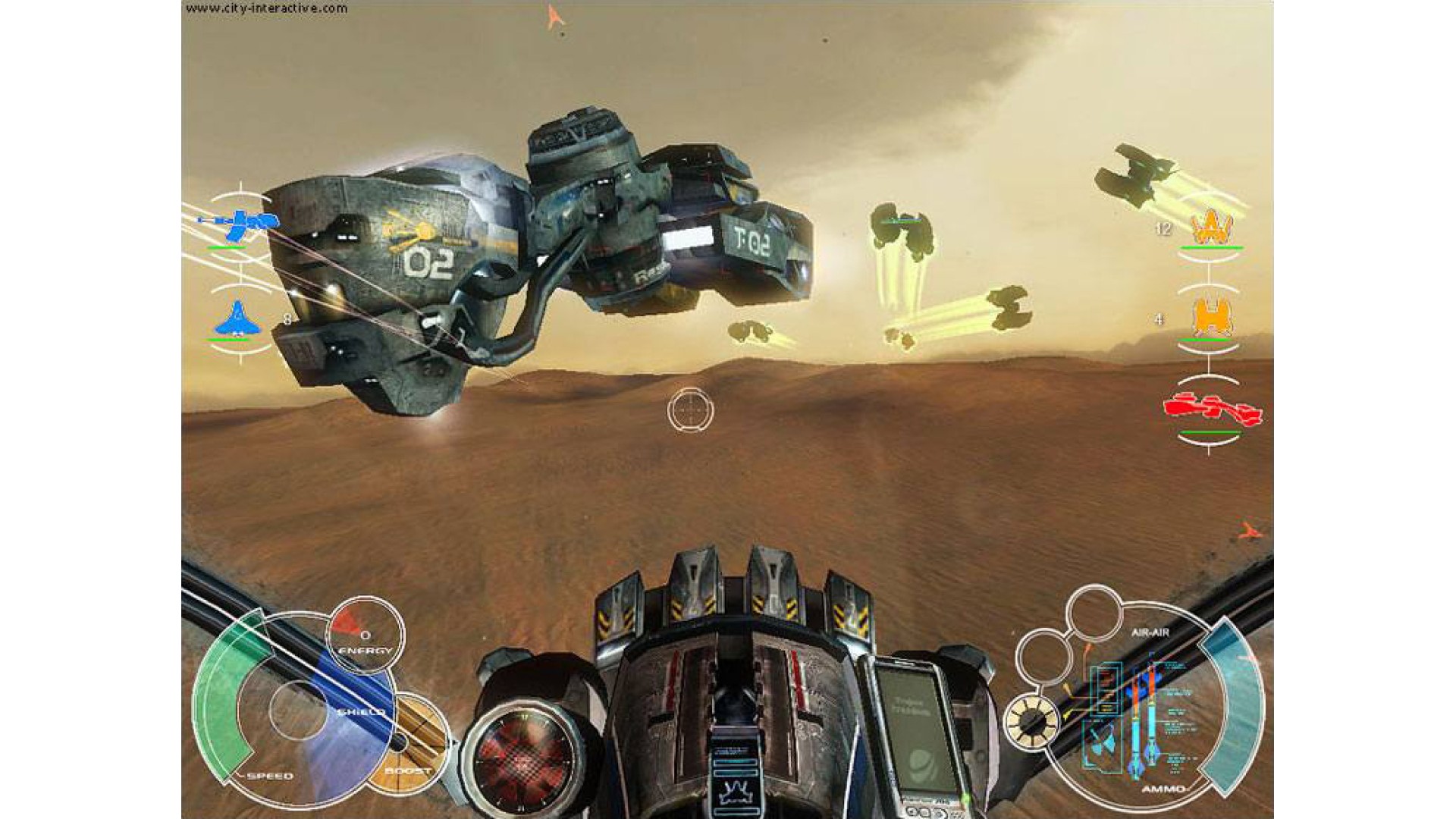Select the blue allied gunship icon
This screenshot has height=819, width=1456.
pos(240,221)
